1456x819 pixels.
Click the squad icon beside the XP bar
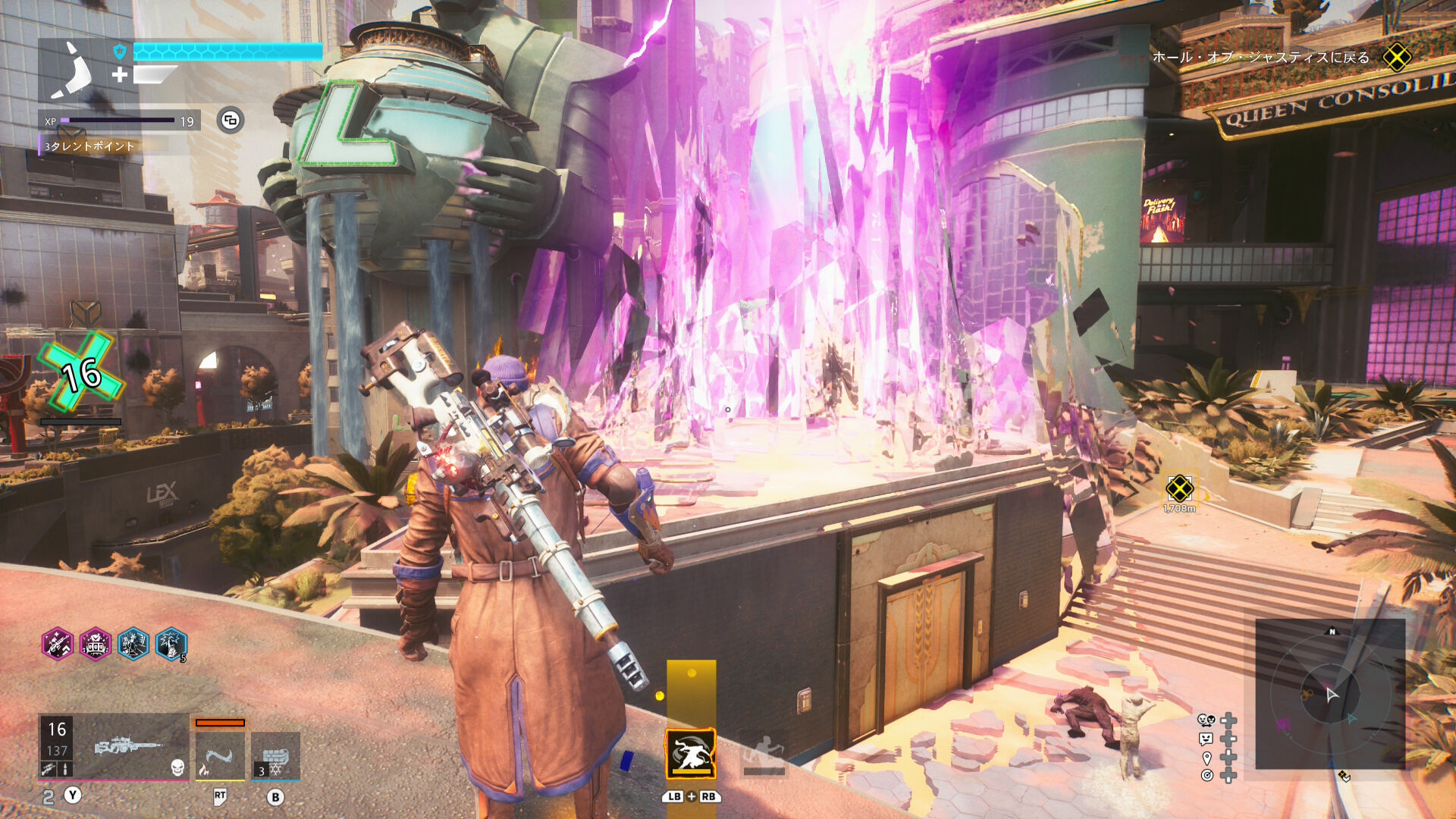(x=231, y=121)
